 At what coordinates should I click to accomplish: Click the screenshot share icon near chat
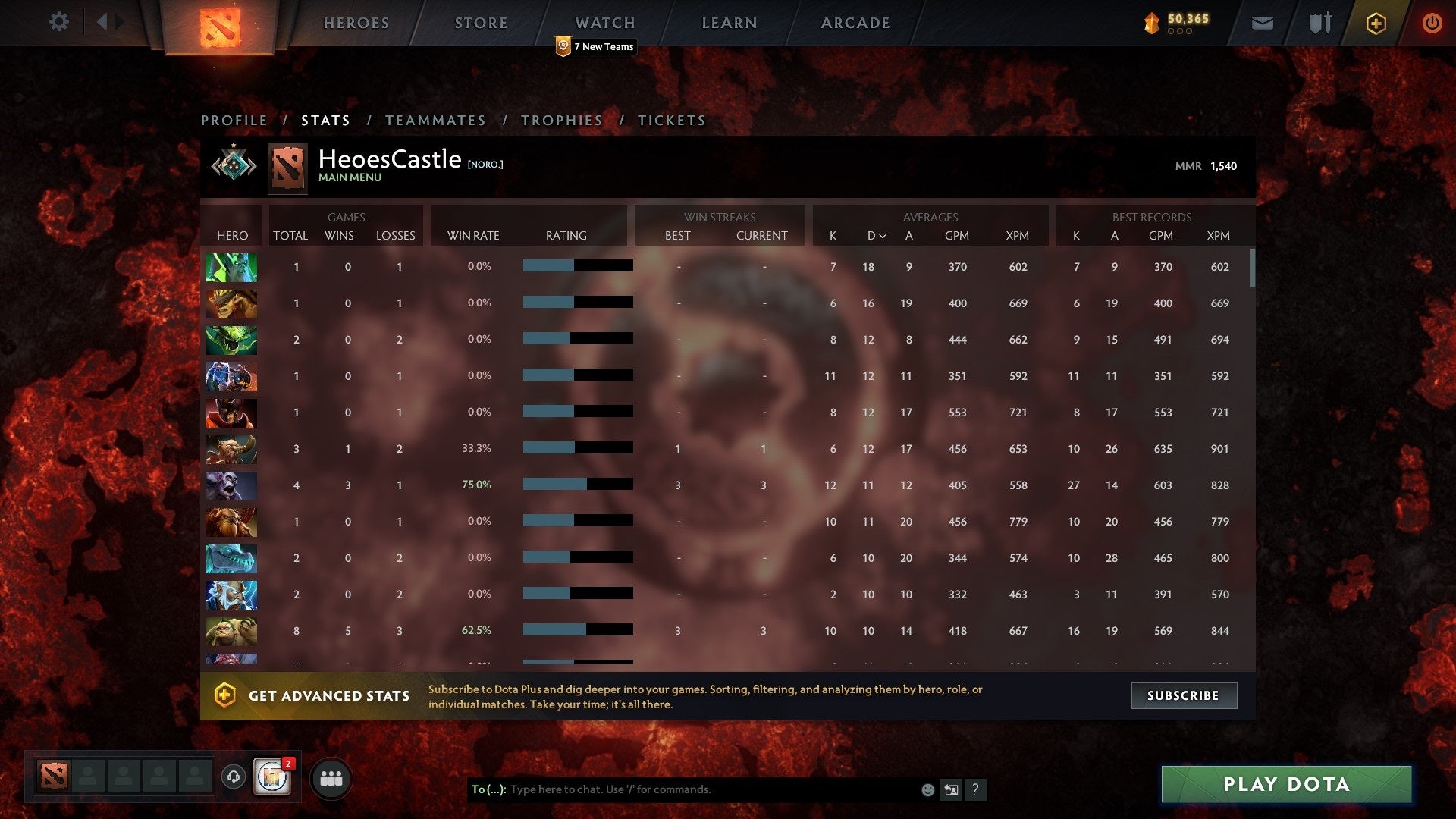click(x=951, y=789)
